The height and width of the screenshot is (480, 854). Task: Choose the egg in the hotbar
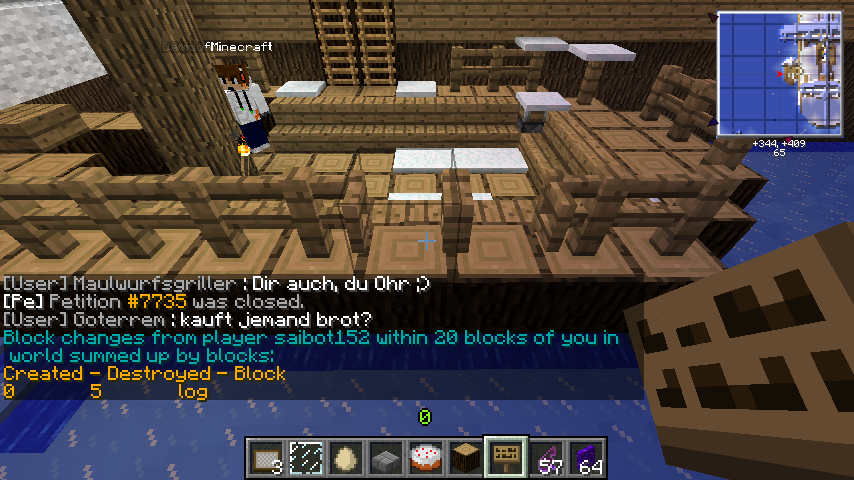click(345, 457)
